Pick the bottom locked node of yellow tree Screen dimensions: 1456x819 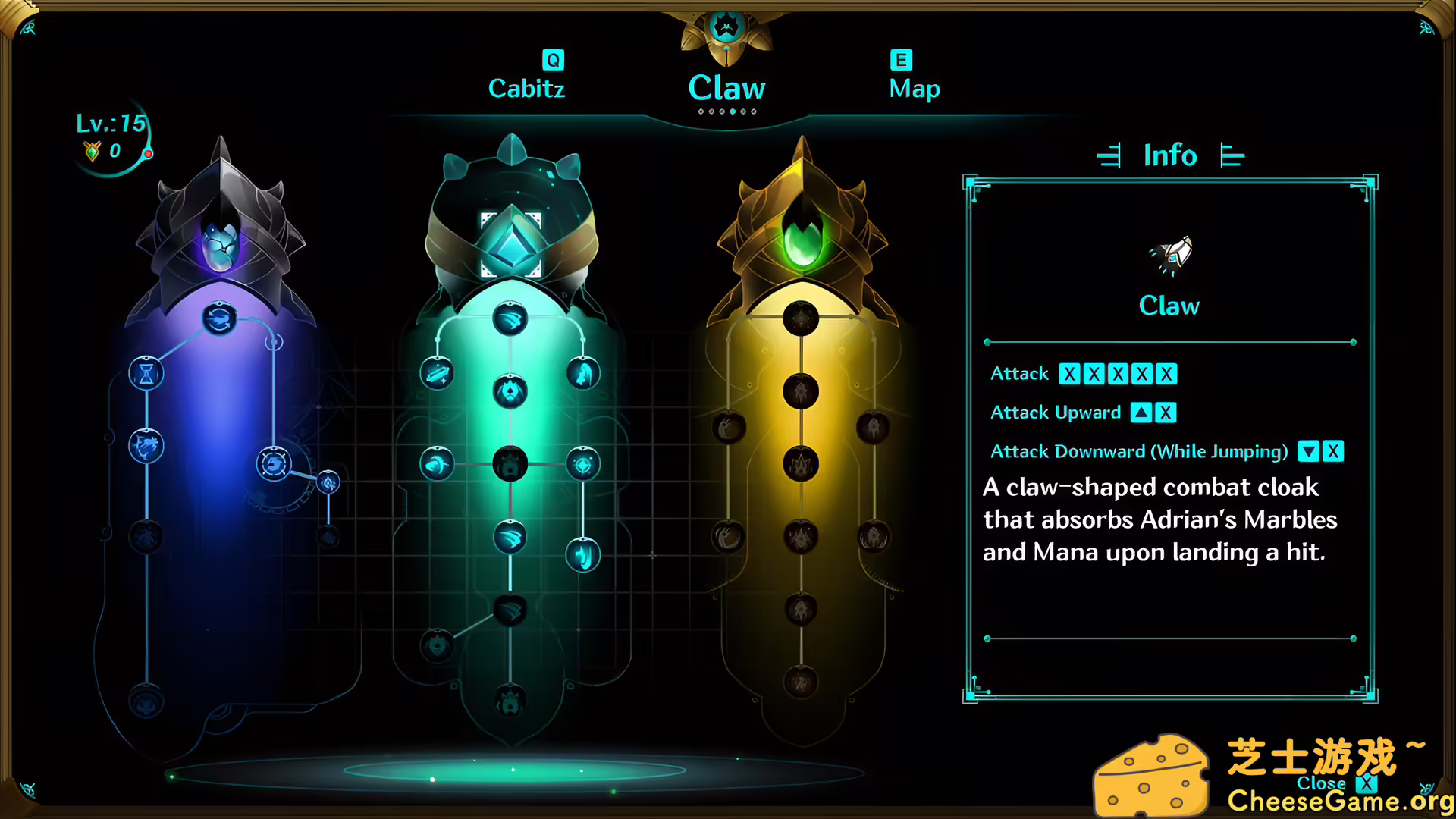pos(801,682)
